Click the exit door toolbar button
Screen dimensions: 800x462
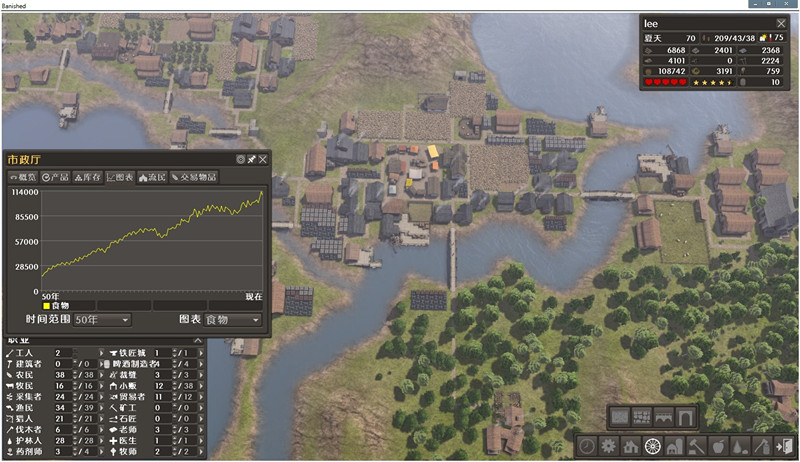coord(782,446)
